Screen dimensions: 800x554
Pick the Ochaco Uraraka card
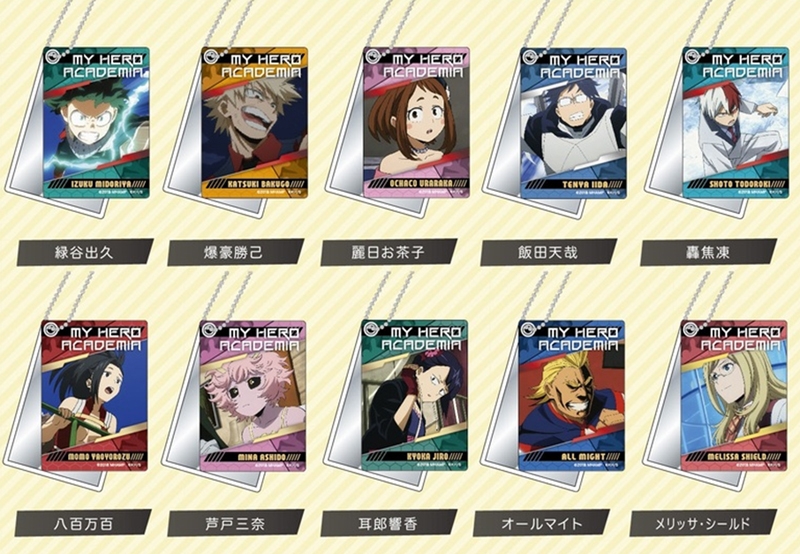[415, 122]
